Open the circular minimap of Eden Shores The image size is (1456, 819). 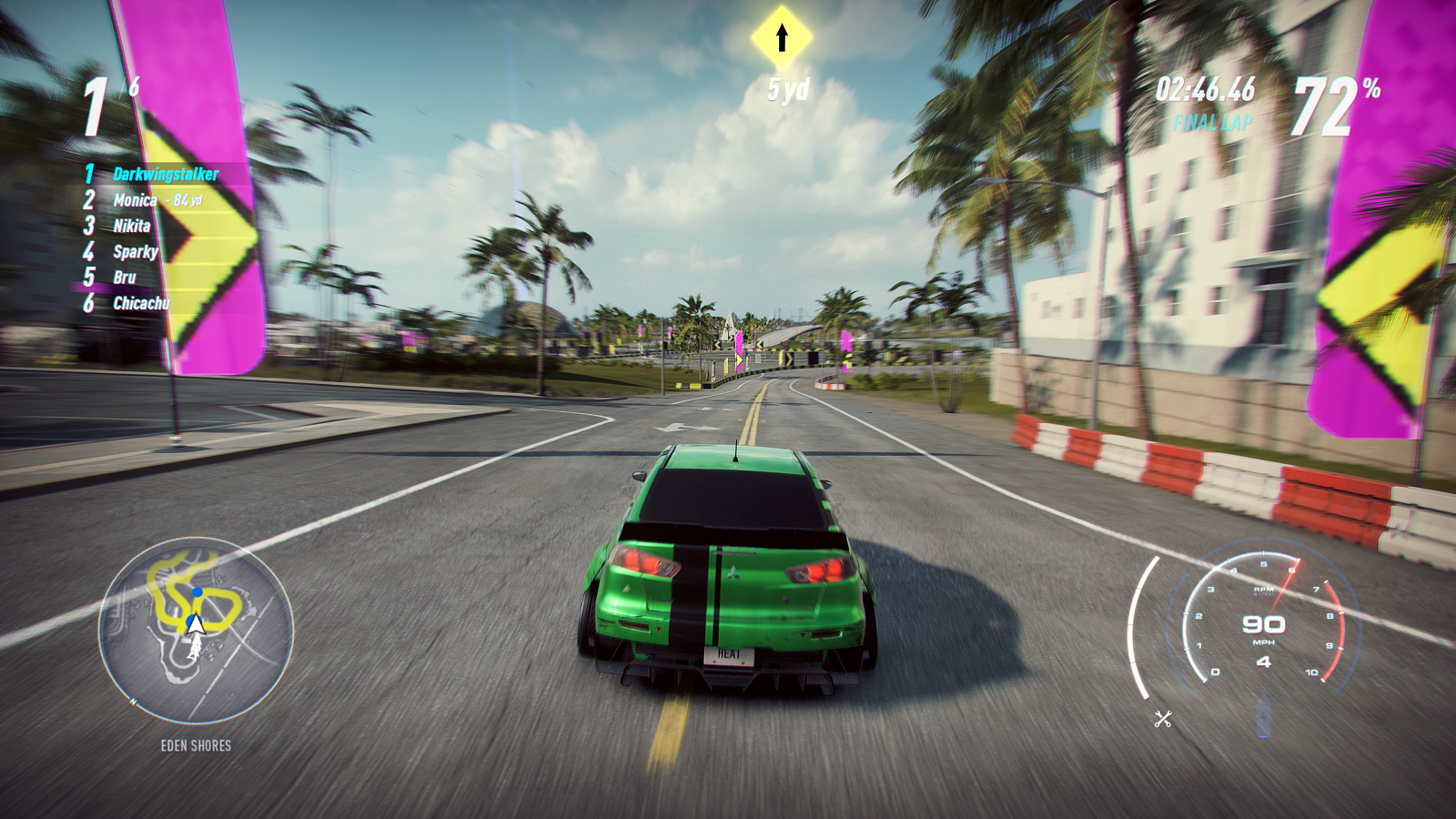196,631
